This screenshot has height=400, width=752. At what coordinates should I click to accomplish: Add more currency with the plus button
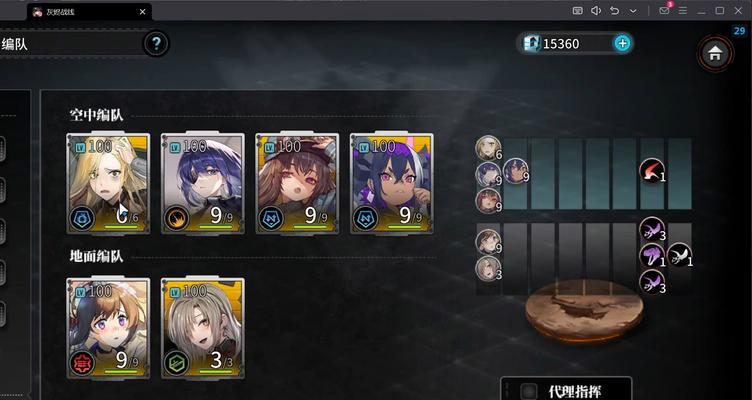tap(622, 43)
